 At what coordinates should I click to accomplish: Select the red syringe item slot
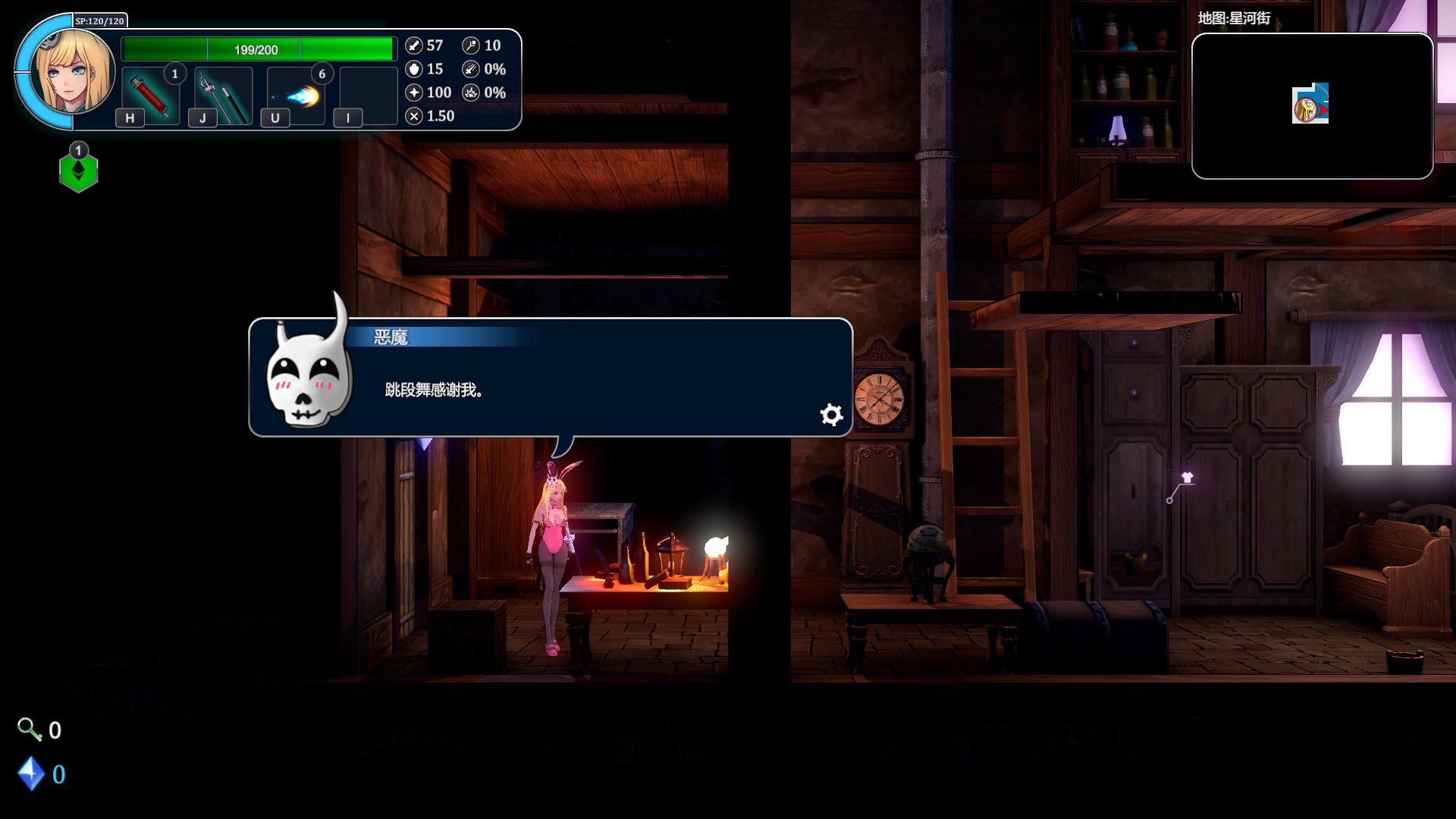[150, 96]
